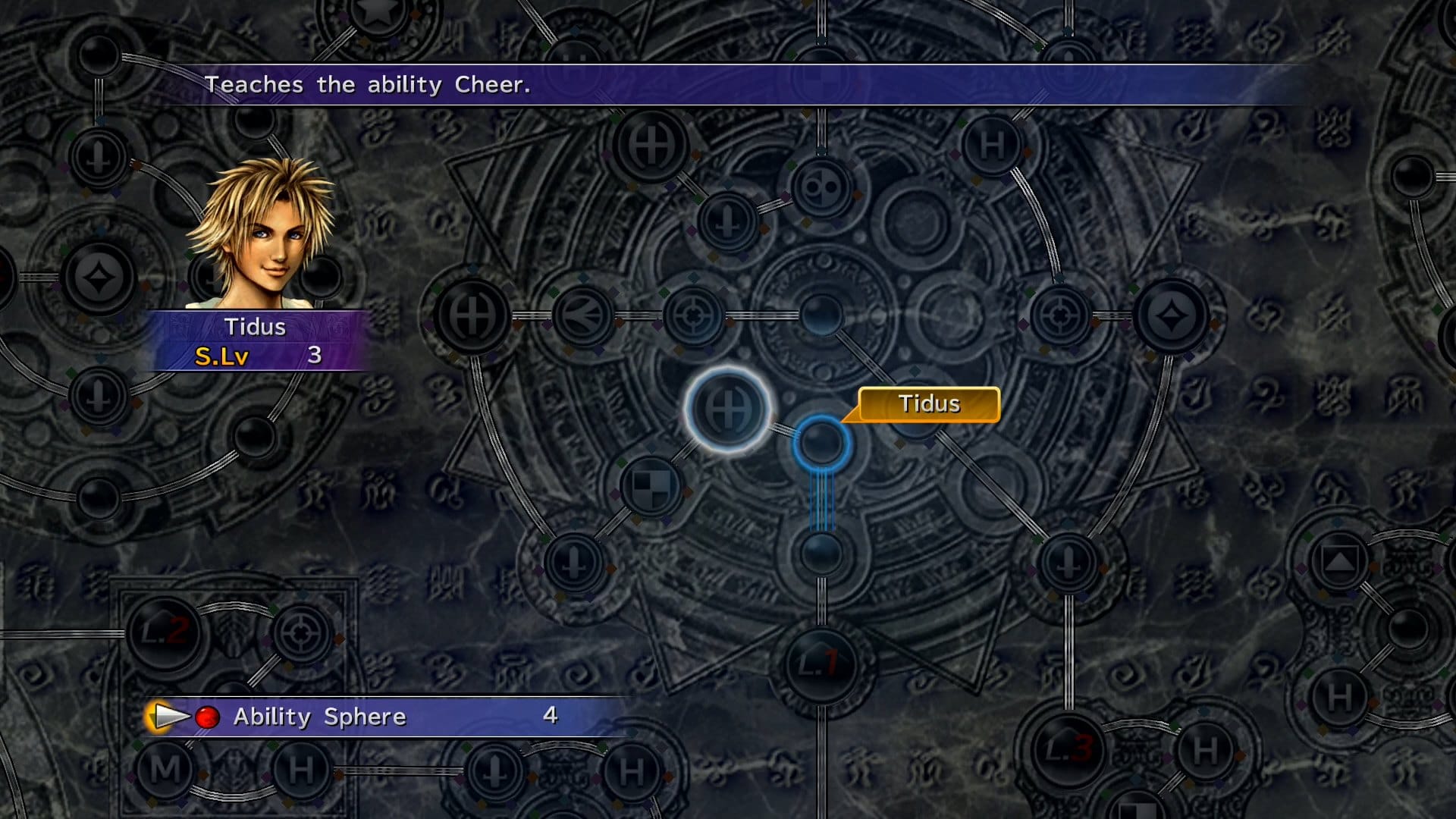Click the yellow Tidus position label
The image size is (1456, 819).
[929, 404]
